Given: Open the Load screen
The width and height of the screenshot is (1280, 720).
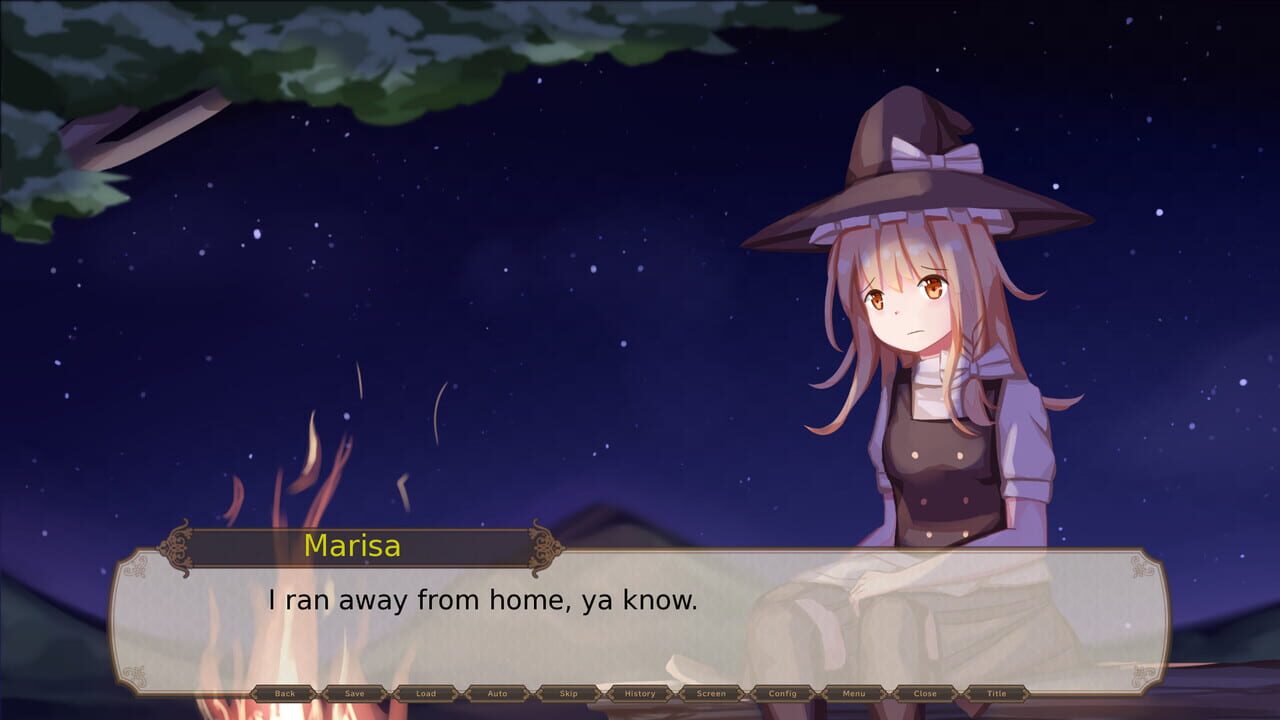Looking at the screenshot, I should pos(425,693).
